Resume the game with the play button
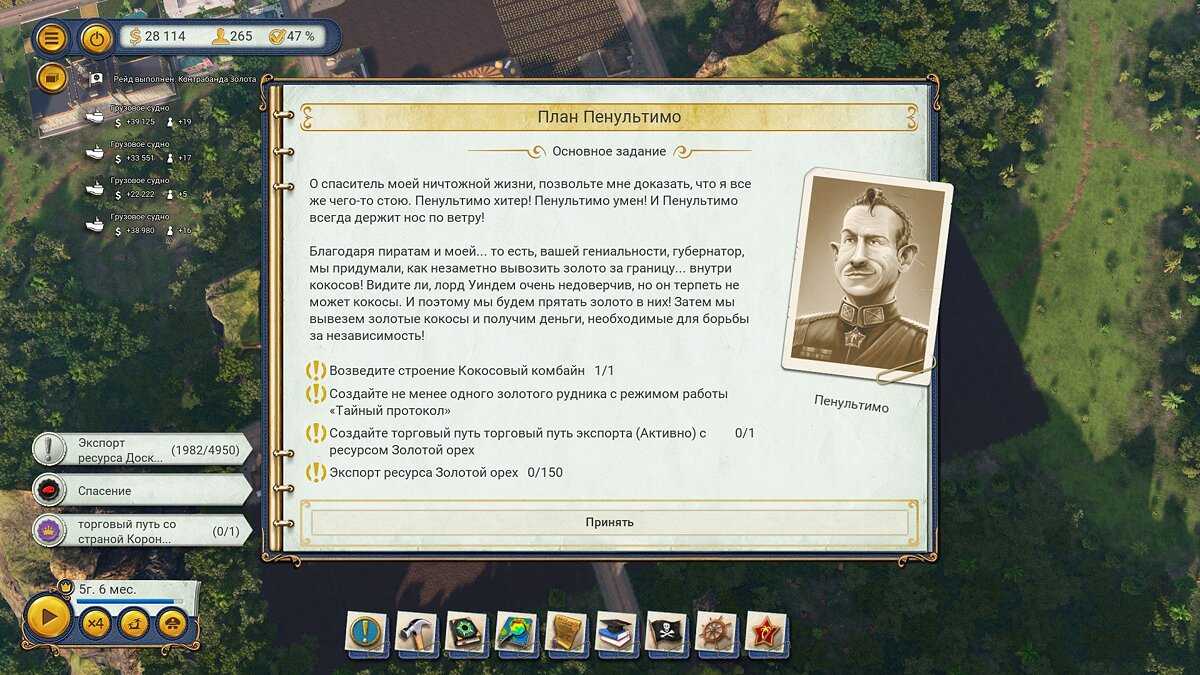Screen dimensions: 1200x675 click(x=48, y=618)
